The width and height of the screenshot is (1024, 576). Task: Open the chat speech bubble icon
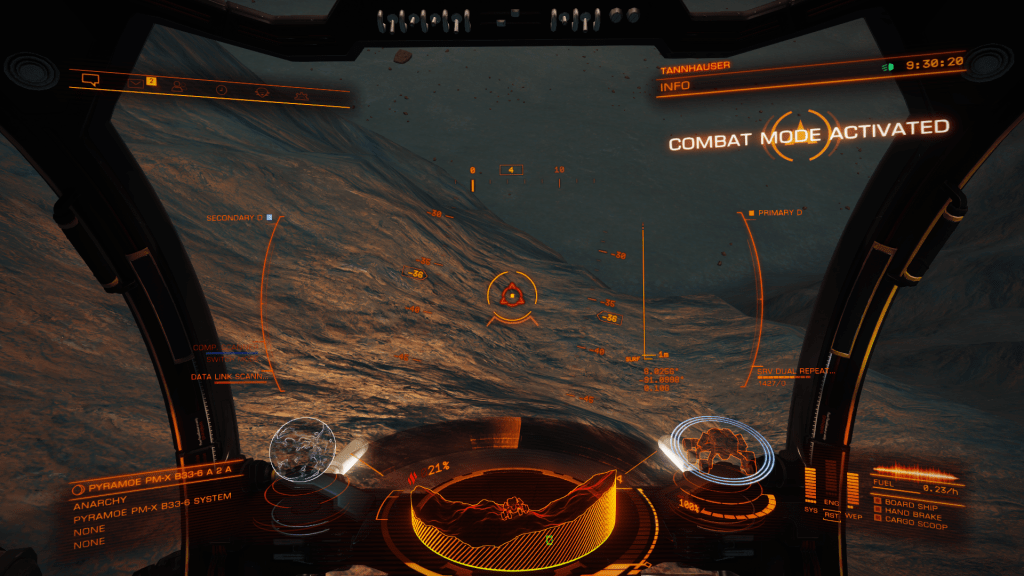pos(91,79)
